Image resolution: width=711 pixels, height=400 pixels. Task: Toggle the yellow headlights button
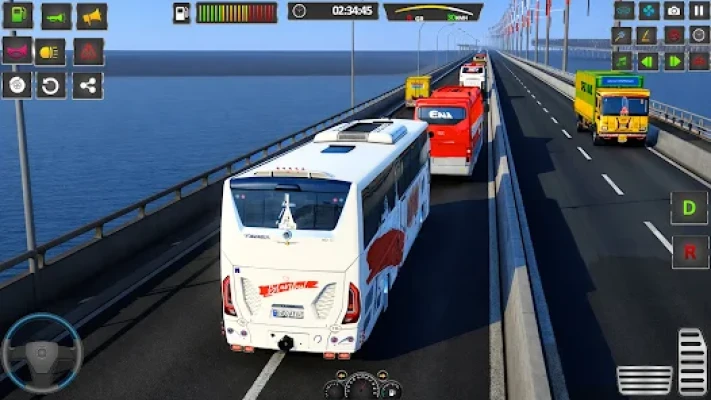click(x=50, y=51)
